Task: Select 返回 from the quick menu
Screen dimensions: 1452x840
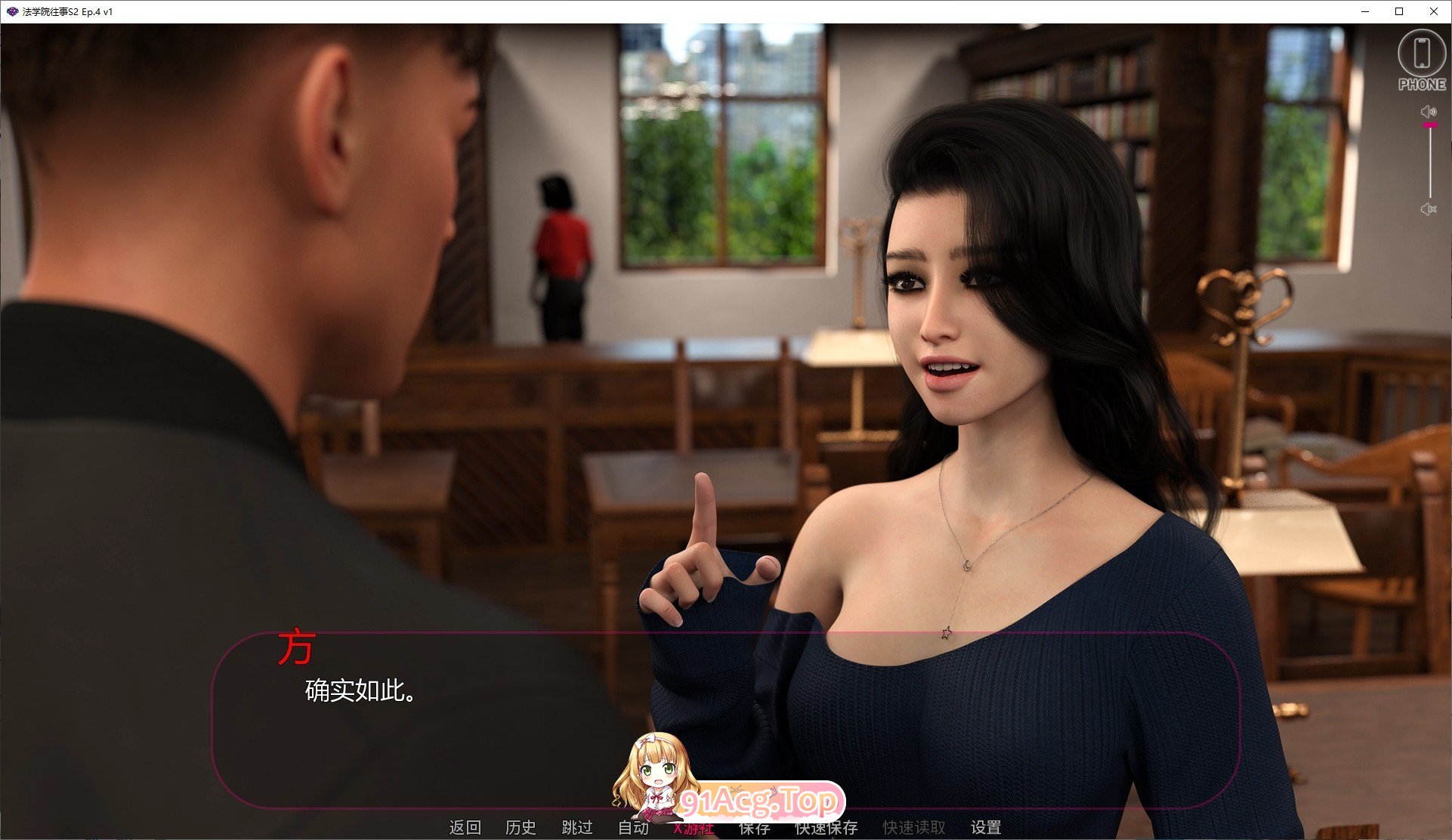Action: click(x=466, y=827)
